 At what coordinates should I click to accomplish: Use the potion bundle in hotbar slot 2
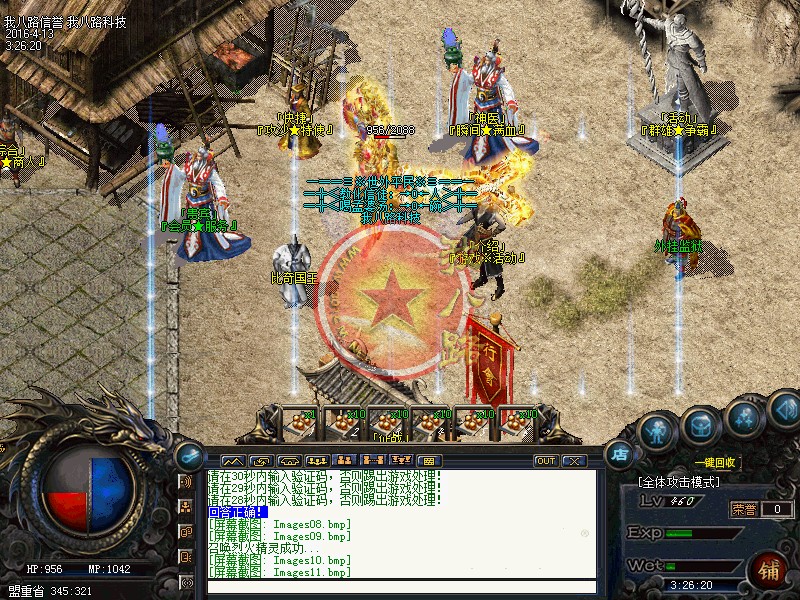click(x=344, y=422)
